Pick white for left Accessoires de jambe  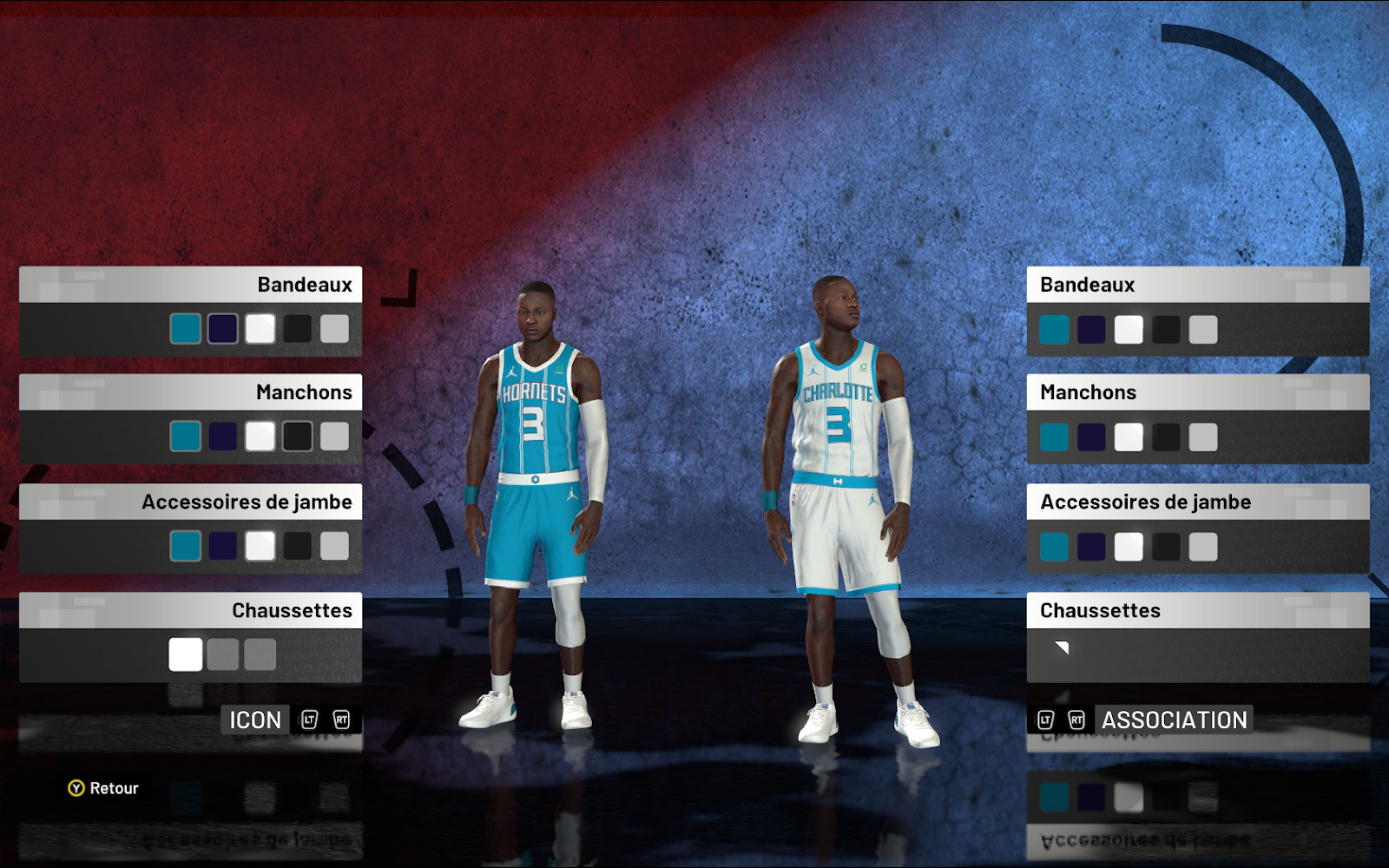[261, 546]
